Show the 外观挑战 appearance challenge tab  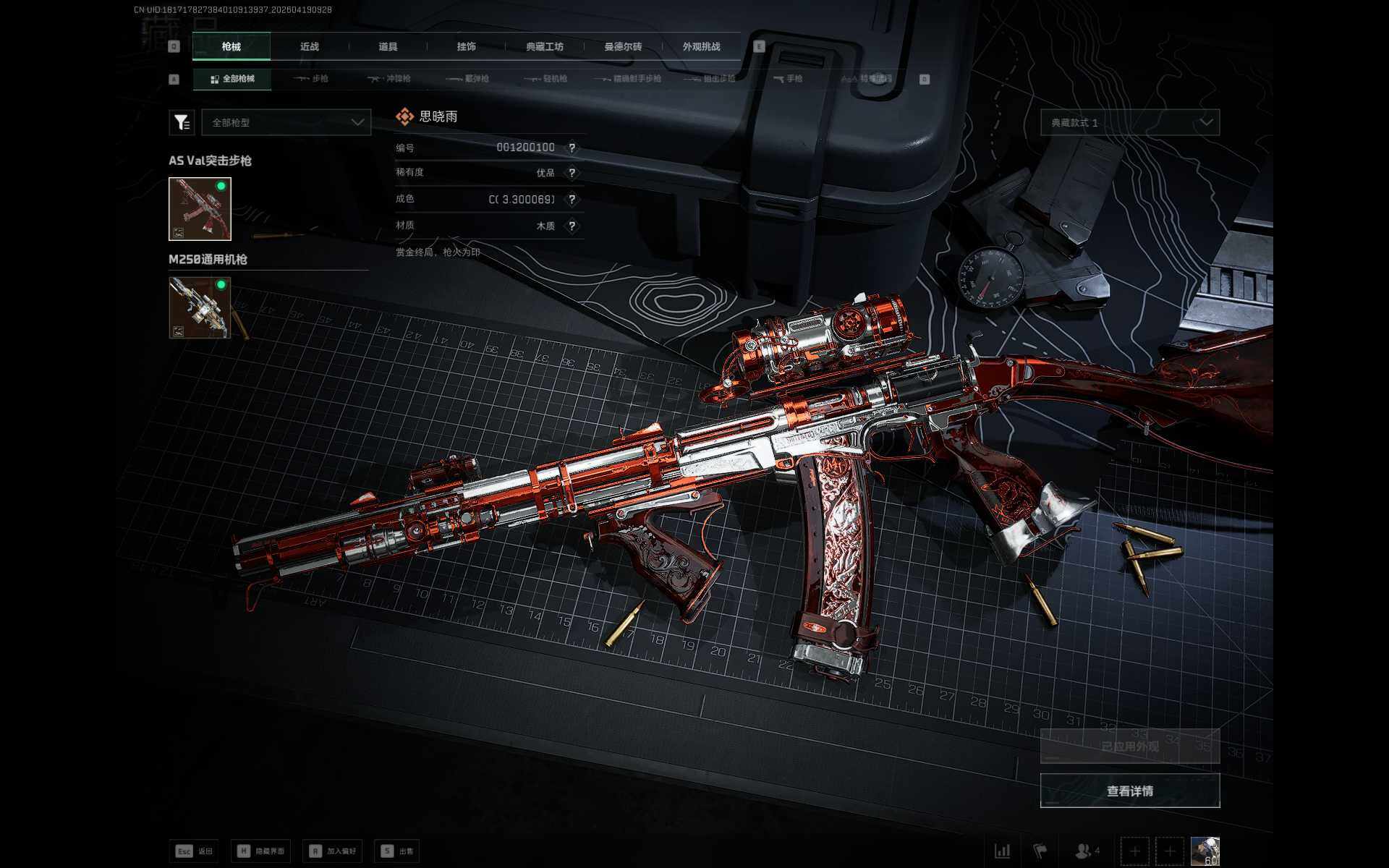tap(701, 47)
